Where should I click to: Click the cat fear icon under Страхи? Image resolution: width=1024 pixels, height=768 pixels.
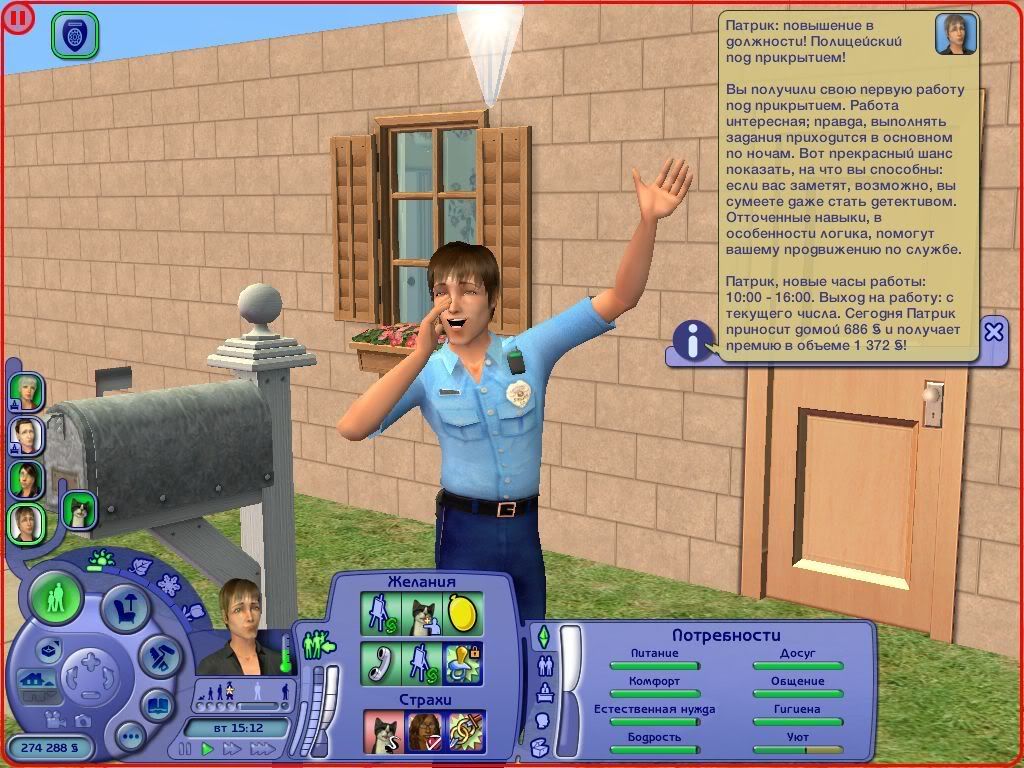click(x=382, y=732)
